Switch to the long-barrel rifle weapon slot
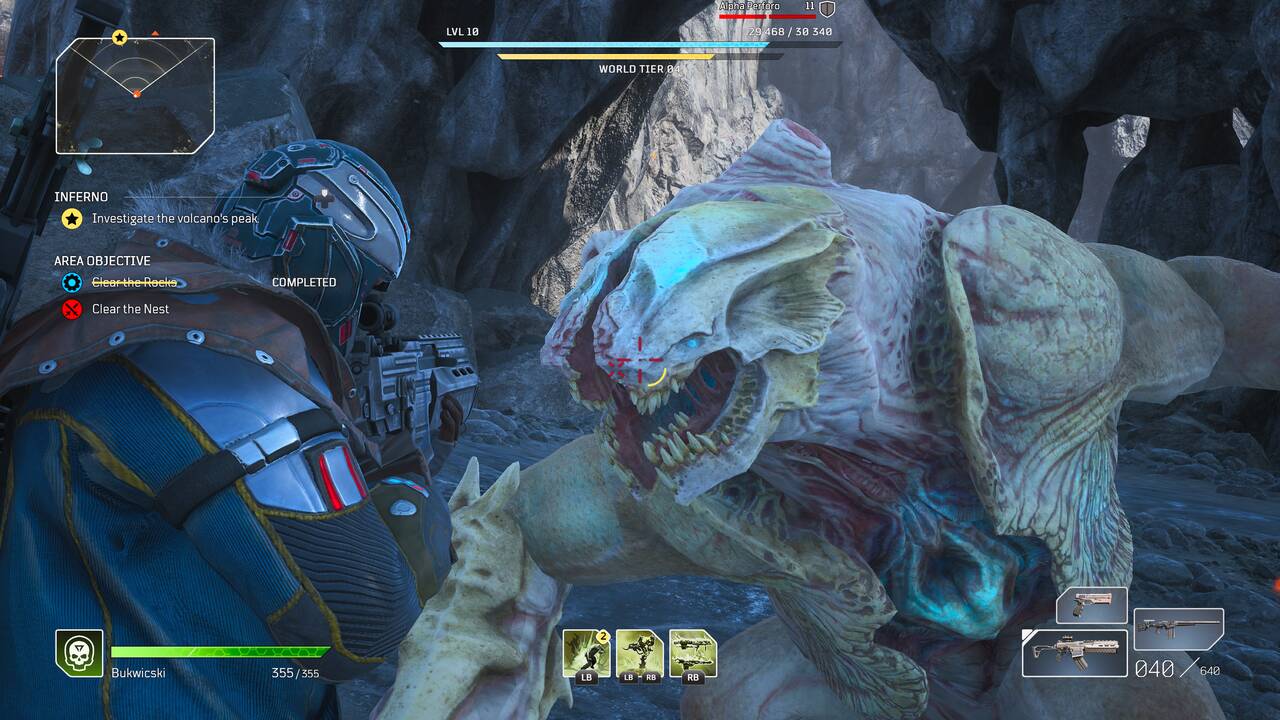The width and height of the screenshot is (1280, 720). (1178, 629)
